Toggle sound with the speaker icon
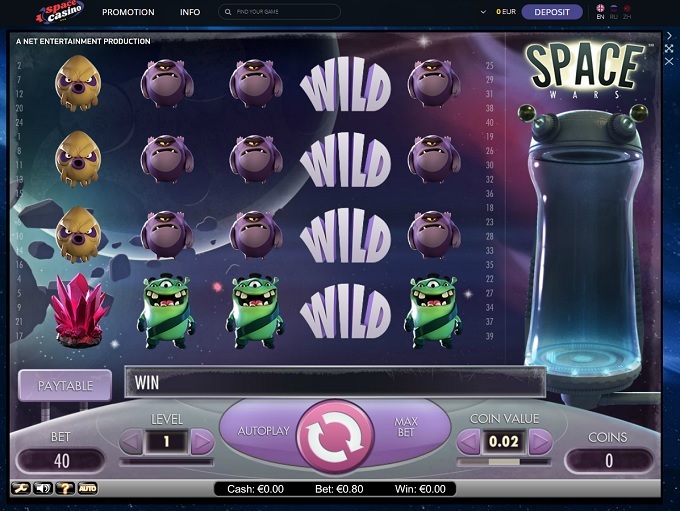 [42, 488]
